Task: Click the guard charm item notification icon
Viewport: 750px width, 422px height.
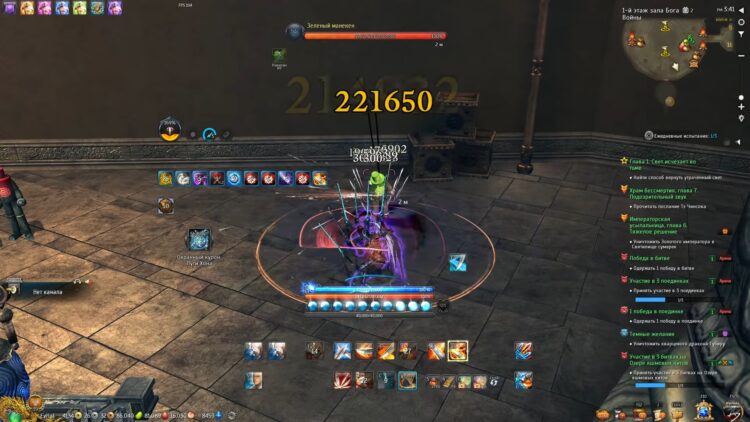Action: click(x=198, y=239)
